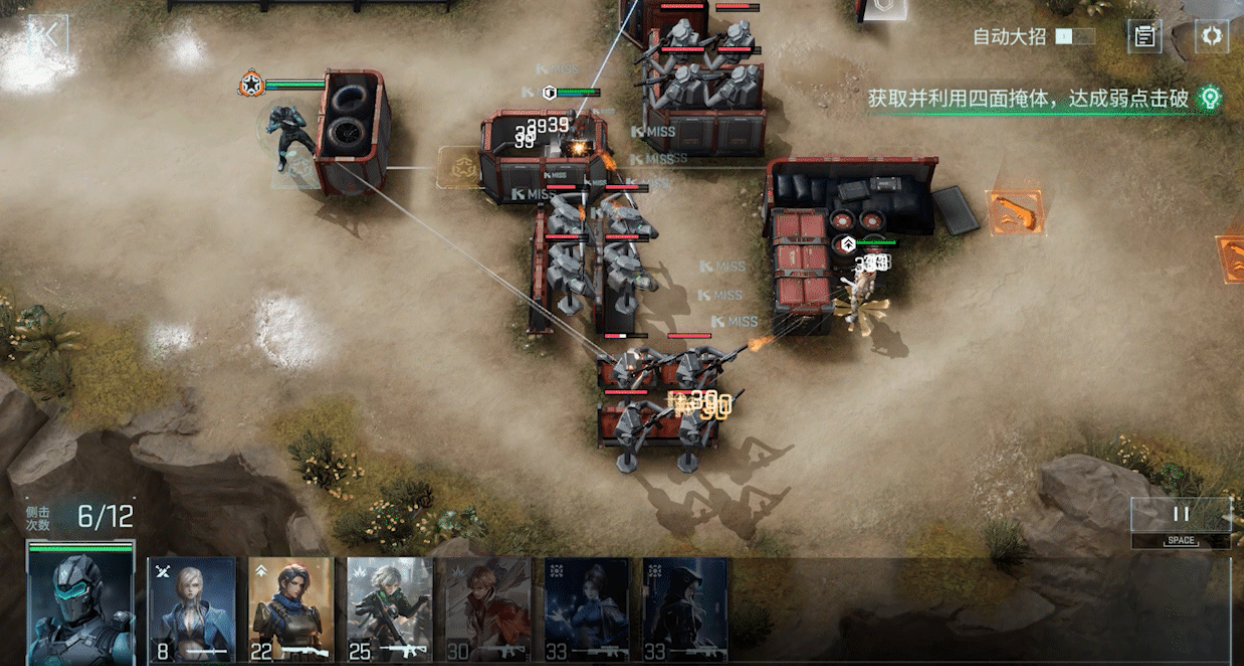This screenshot has width=1244, height=666.
Task: Open the battle log clipboard icon
Action: (x=1144, y=37)
